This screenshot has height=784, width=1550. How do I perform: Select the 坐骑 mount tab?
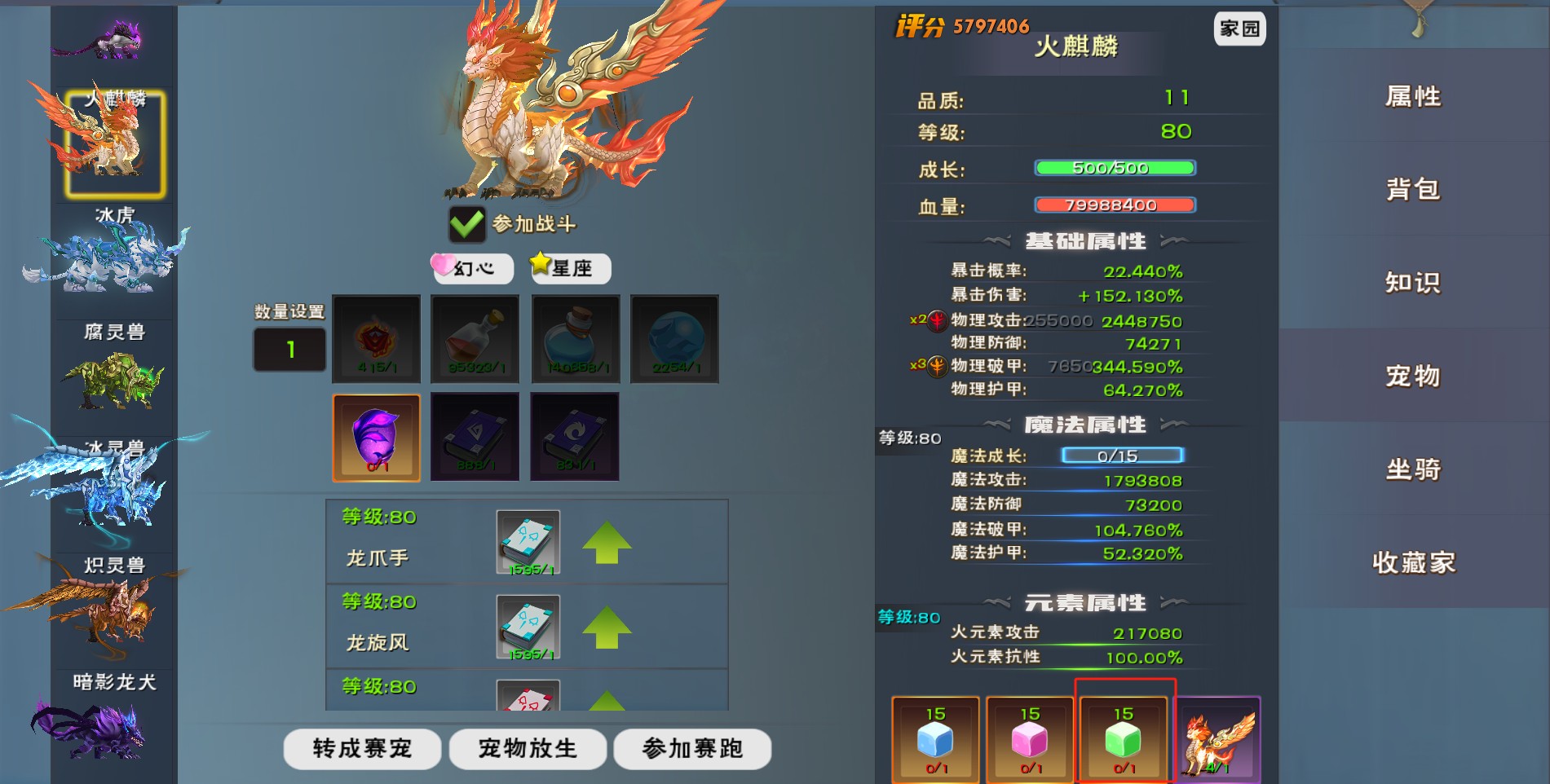[1413, 469]
